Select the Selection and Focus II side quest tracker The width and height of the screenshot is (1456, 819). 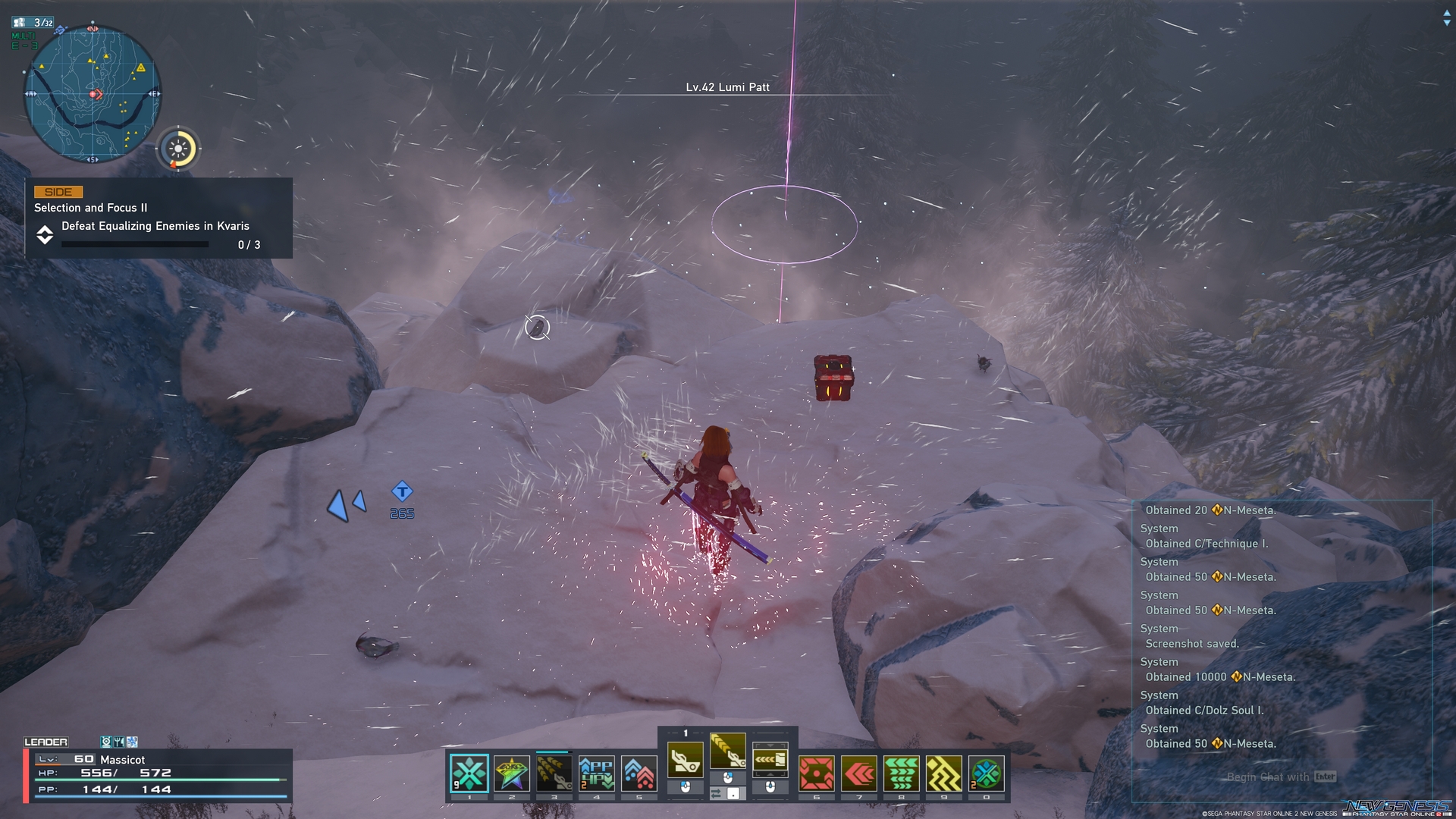pos(158,218)
